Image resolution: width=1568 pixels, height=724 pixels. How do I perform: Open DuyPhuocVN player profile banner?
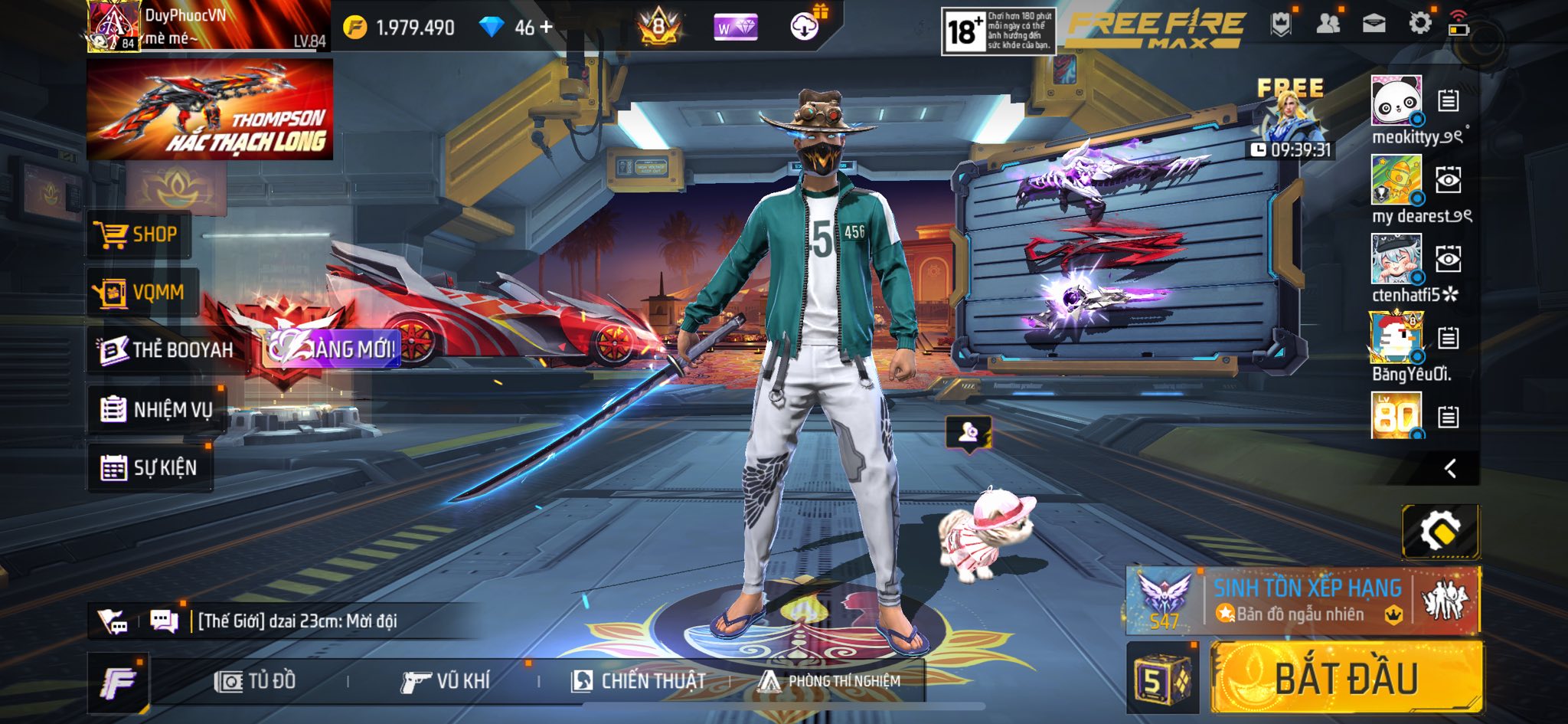tap(208, 26)
